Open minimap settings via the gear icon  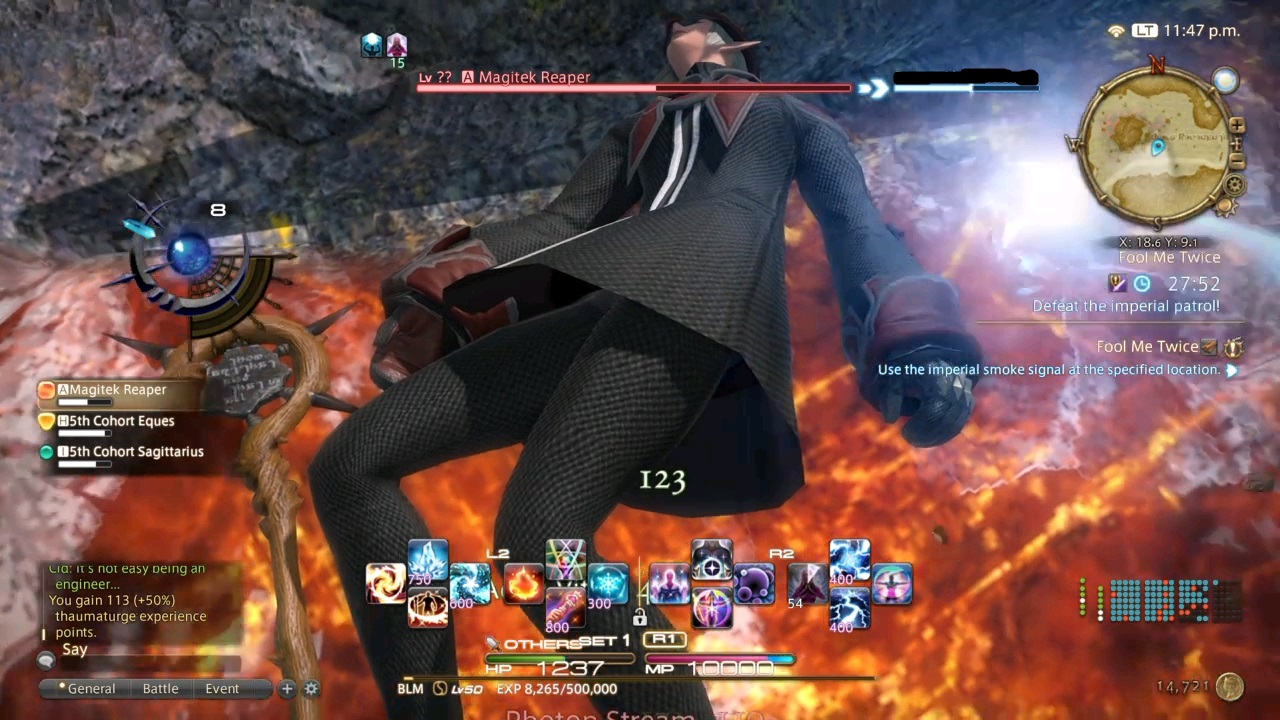pyautogui.click(x=1235, y=185)
